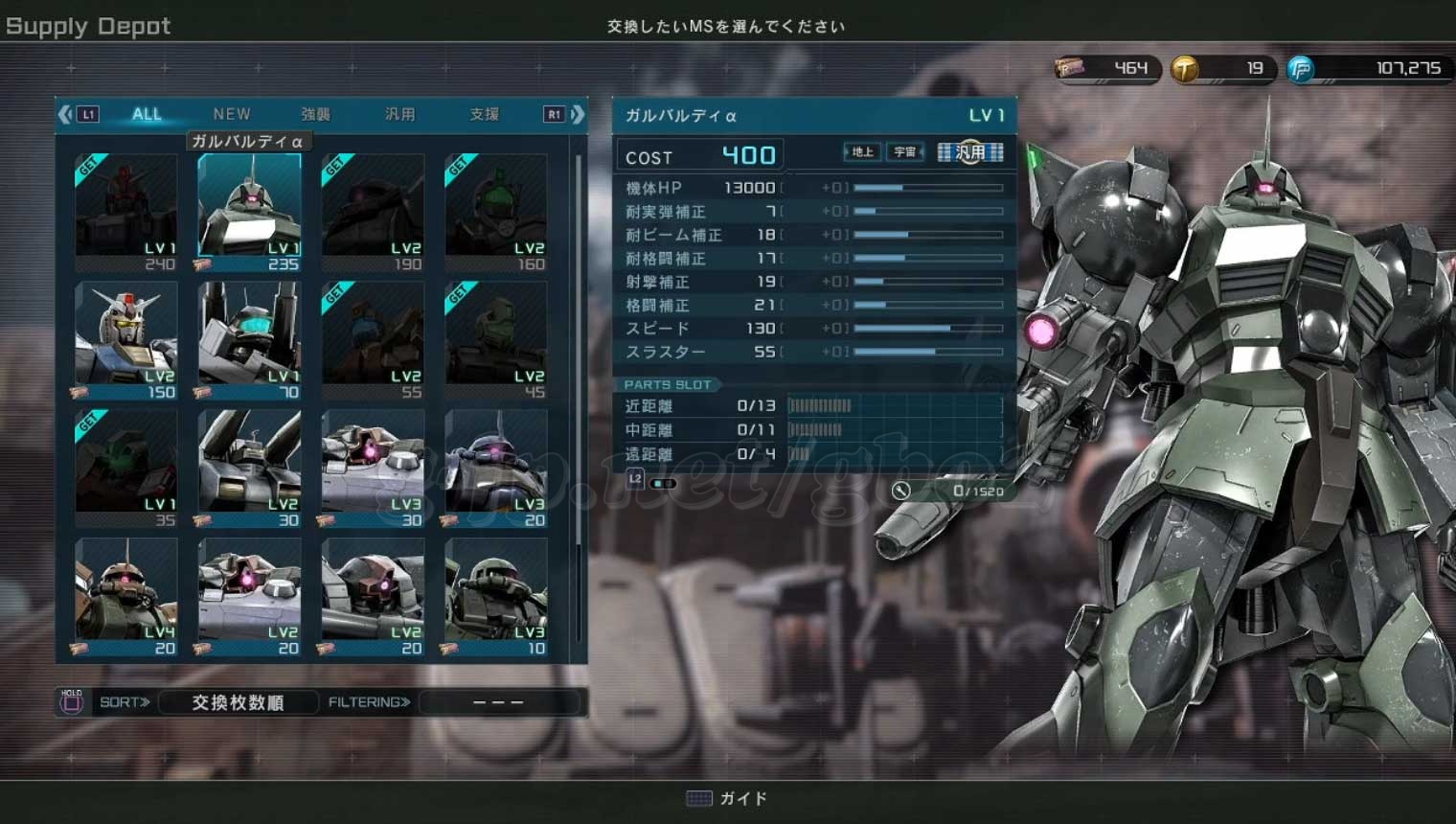The image size is (1456, 824).
Task: Pick the mobile suit priced 190
Action: [x=373, y=212]
